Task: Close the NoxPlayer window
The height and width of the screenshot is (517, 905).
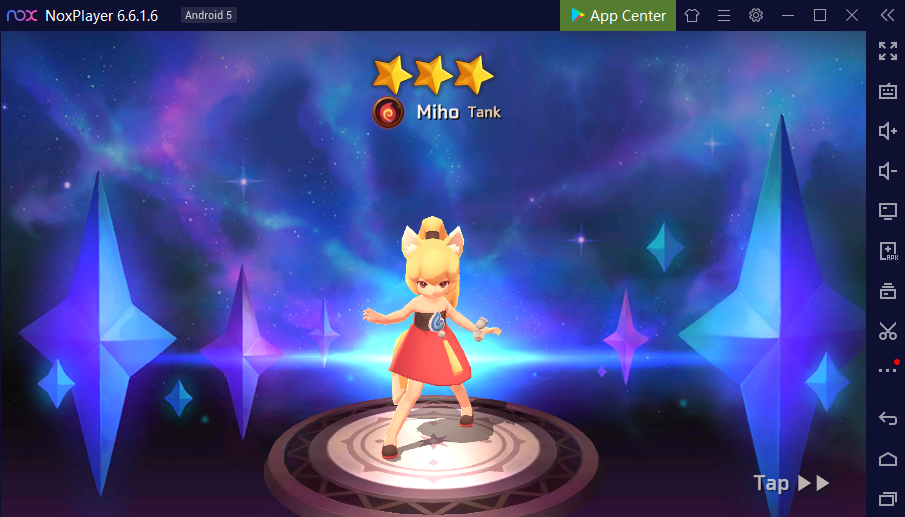Action: 852,15
